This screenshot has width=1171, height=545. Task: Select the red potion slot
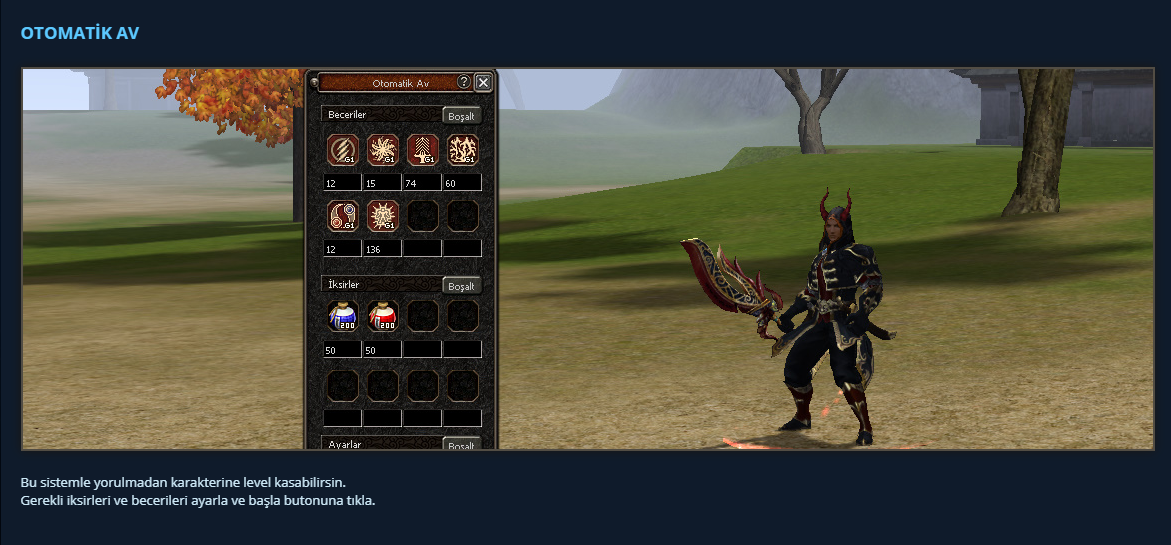pos(383,316)
